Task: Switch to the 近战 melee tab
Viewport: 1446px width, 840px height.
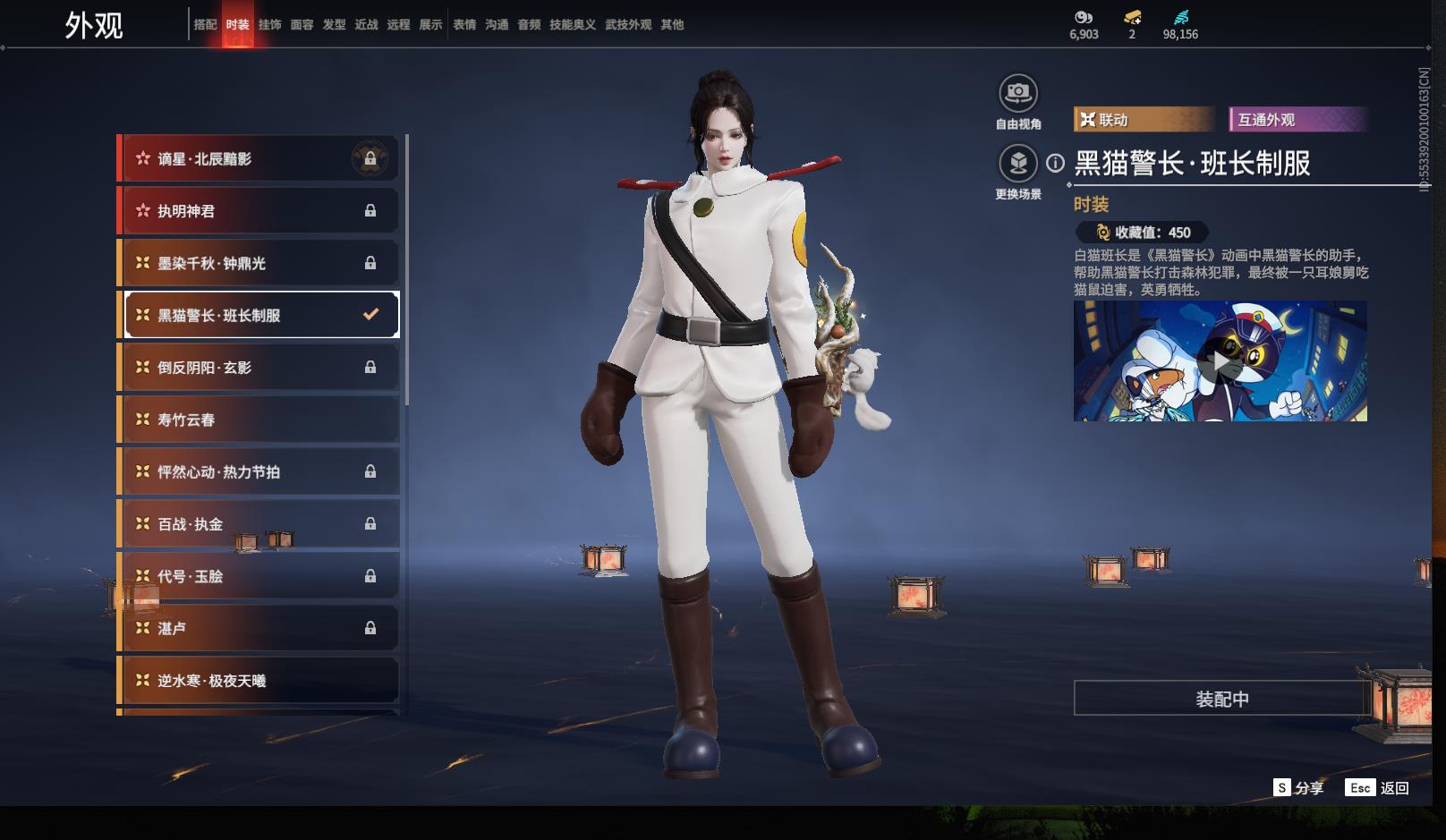Action: [x=366, y=25]
